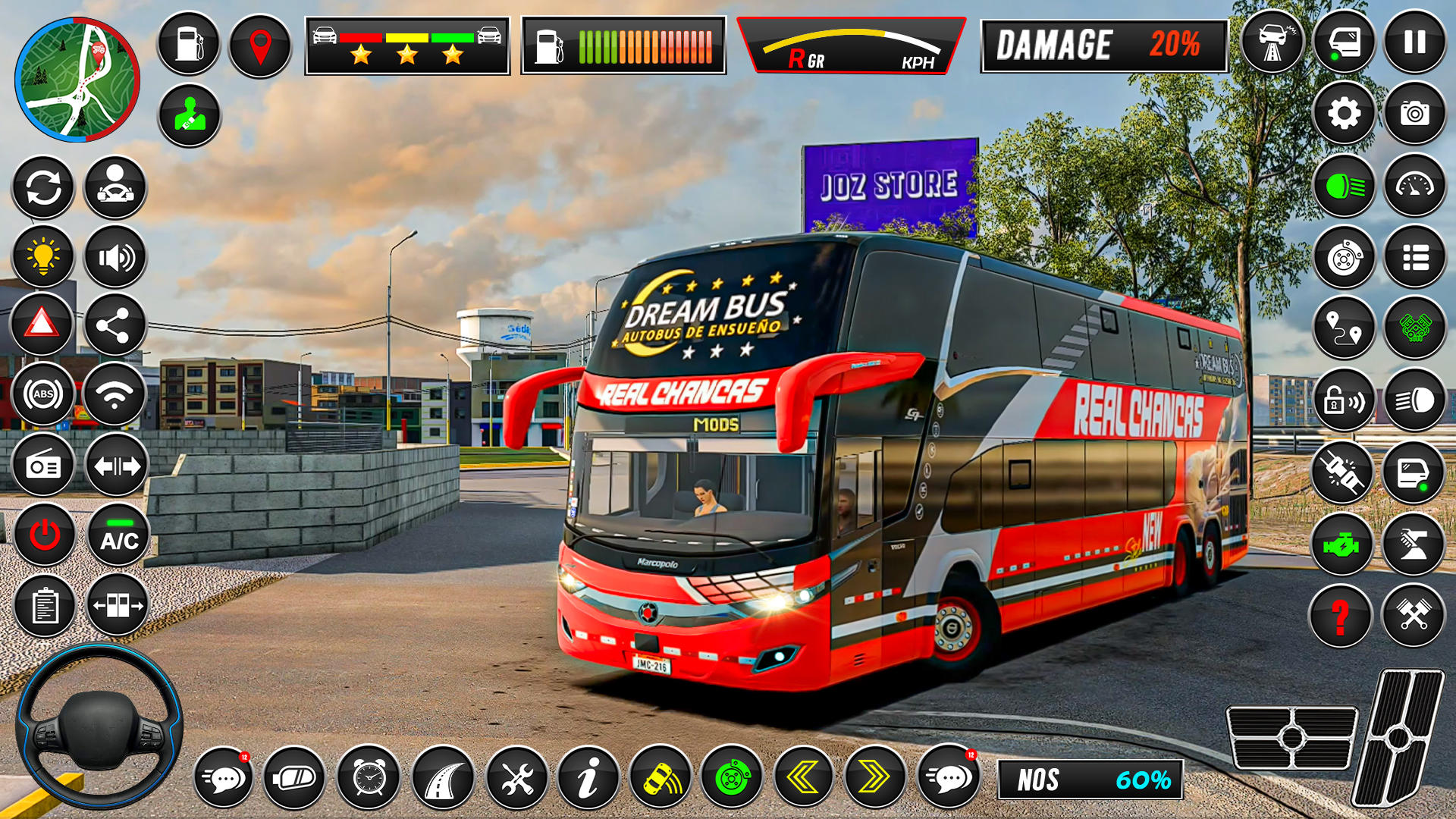Screen dimensions: 1456x819
Task: Toggle the A/C button
Action: [119, 535]
